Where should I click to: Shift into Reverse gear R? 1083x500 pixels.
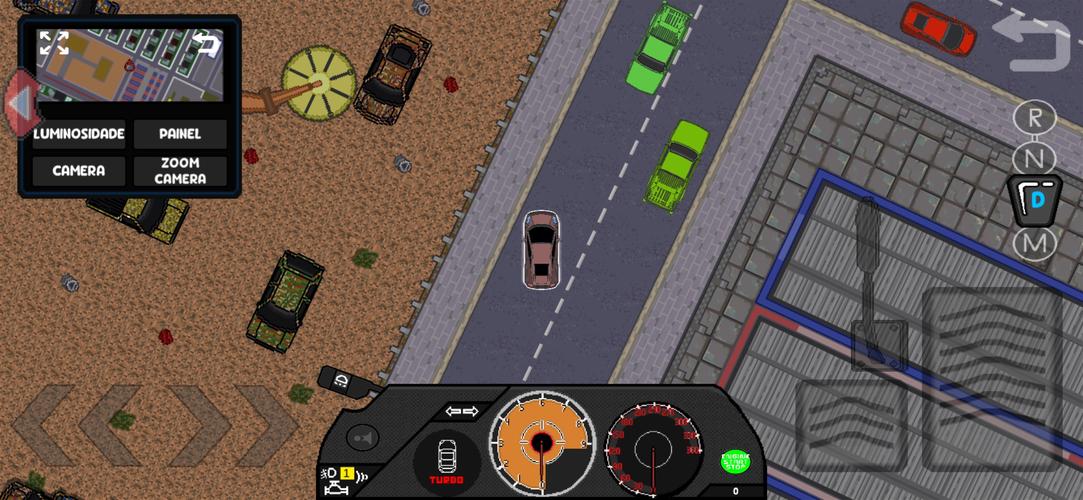1034,117
